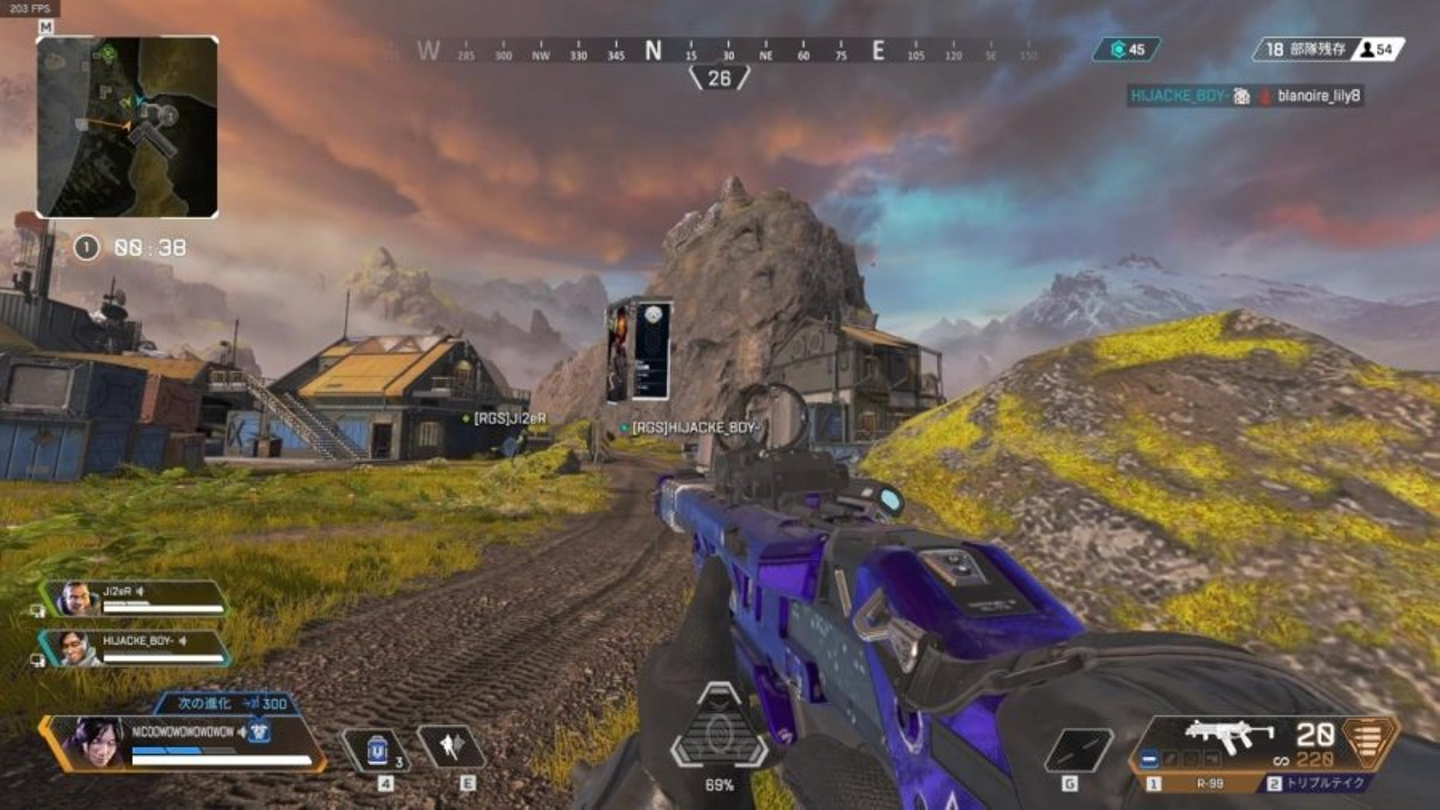Image resolution: width=1440 pixels, height=810 pixels.
Task: Use the shield cell item slot
Action: [x=377, y=750]
